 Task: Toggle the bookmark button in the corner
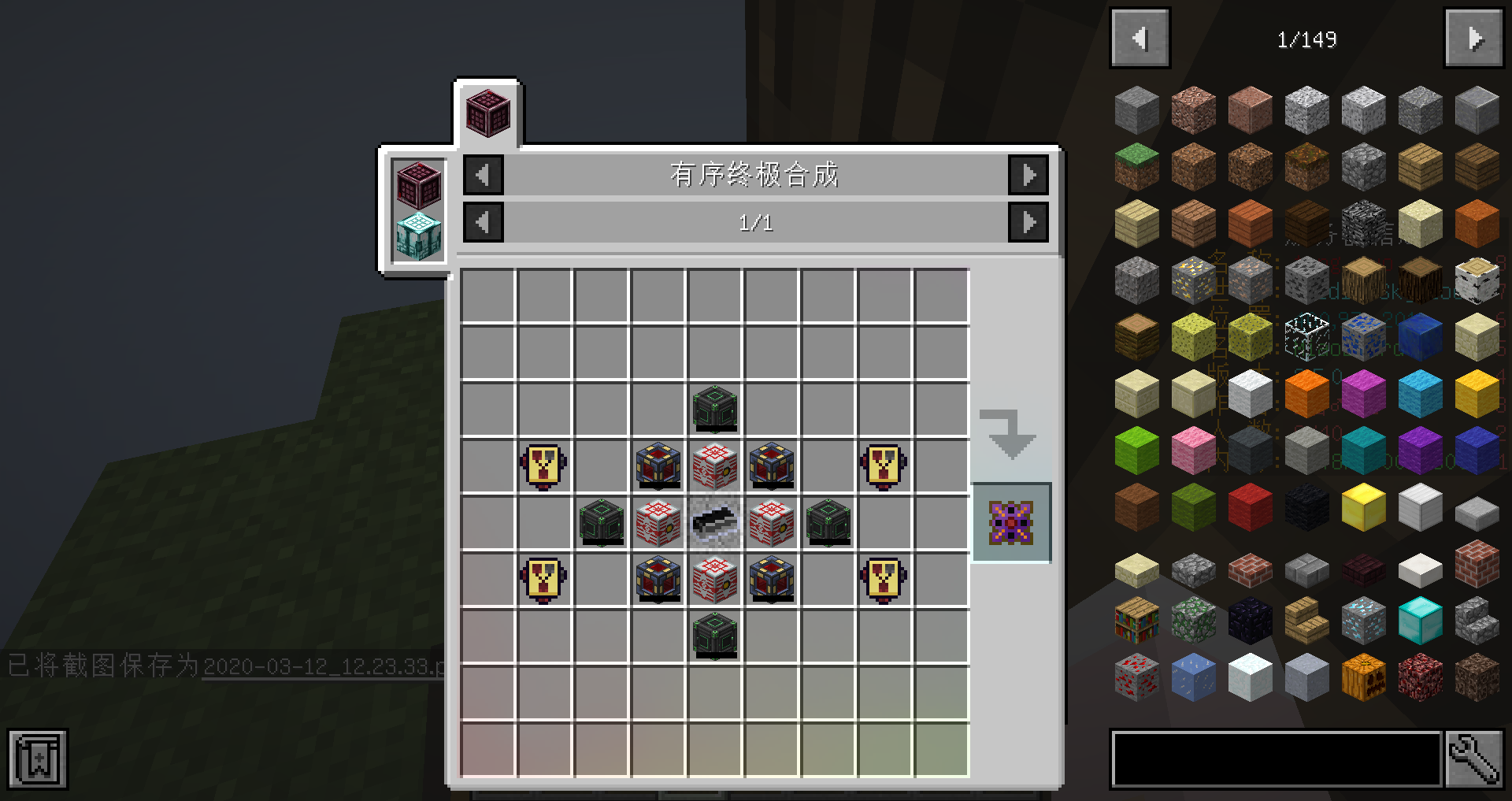tap(38, 758)
